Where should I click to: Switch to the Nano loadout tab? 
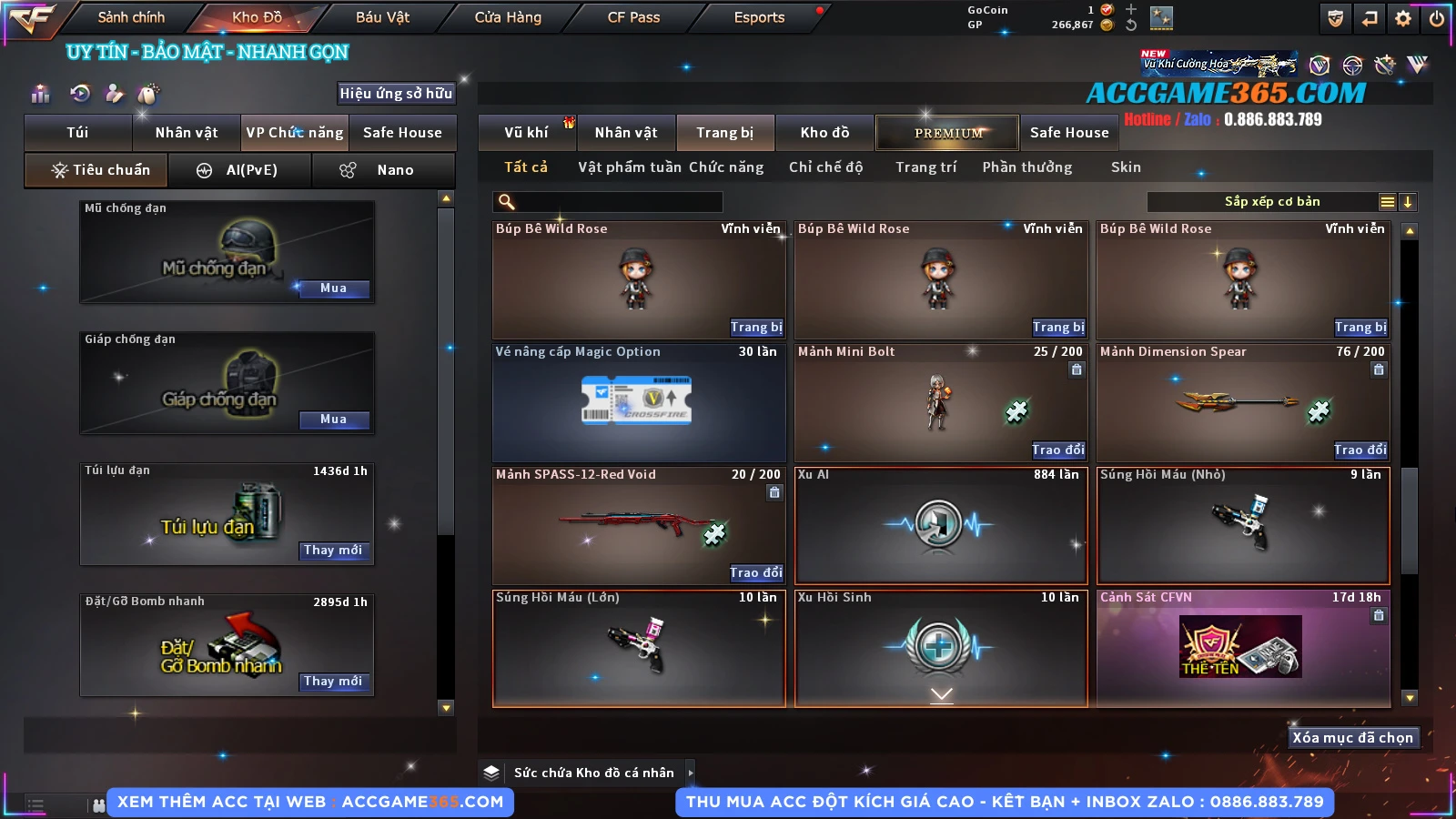click(x=383, y=170)
